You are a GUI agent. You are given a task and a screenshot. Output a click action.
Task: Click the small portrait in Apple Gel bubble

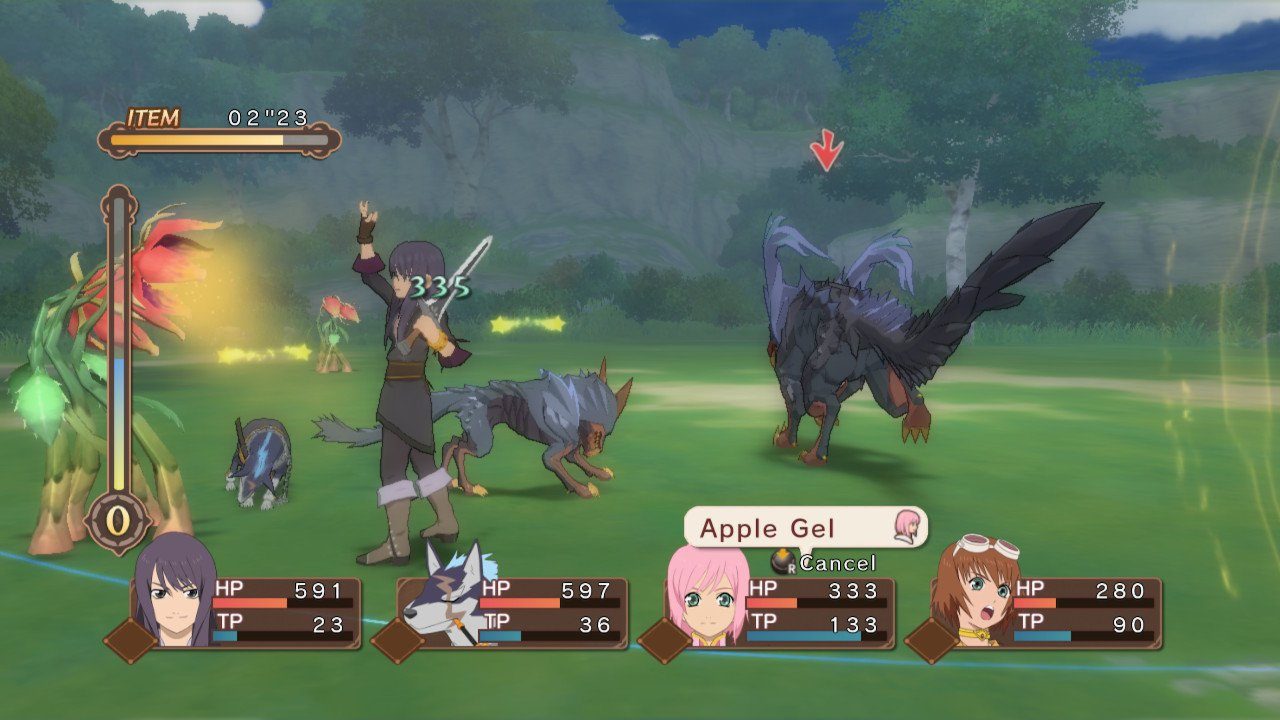point(906,526)
